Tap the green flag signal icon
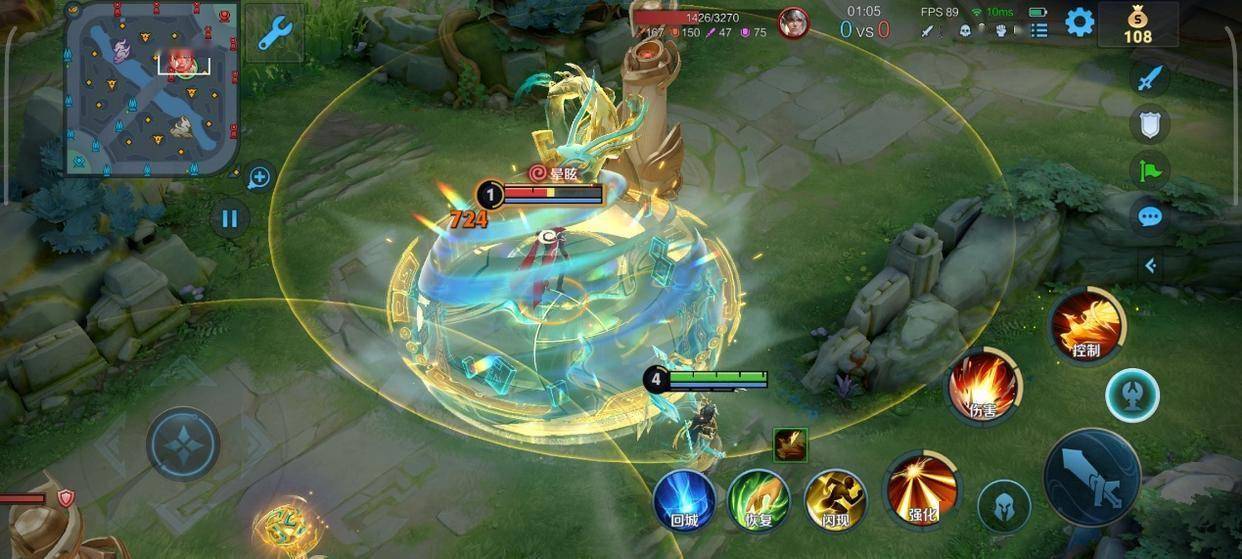Image resolution: width=1242 pixels, height=559 pixels. point(1150,170)
